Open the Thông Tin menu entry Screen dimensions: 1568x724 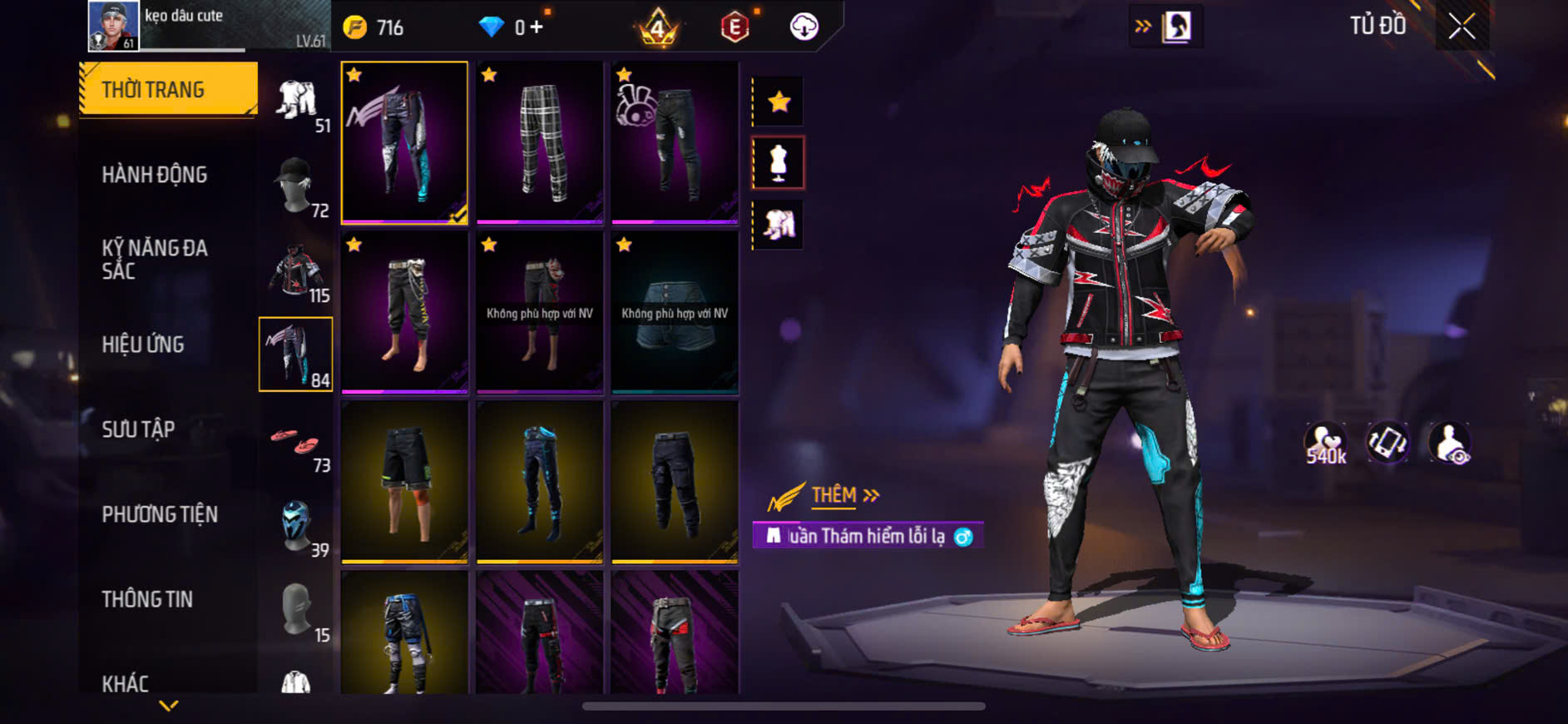point(147,599)
